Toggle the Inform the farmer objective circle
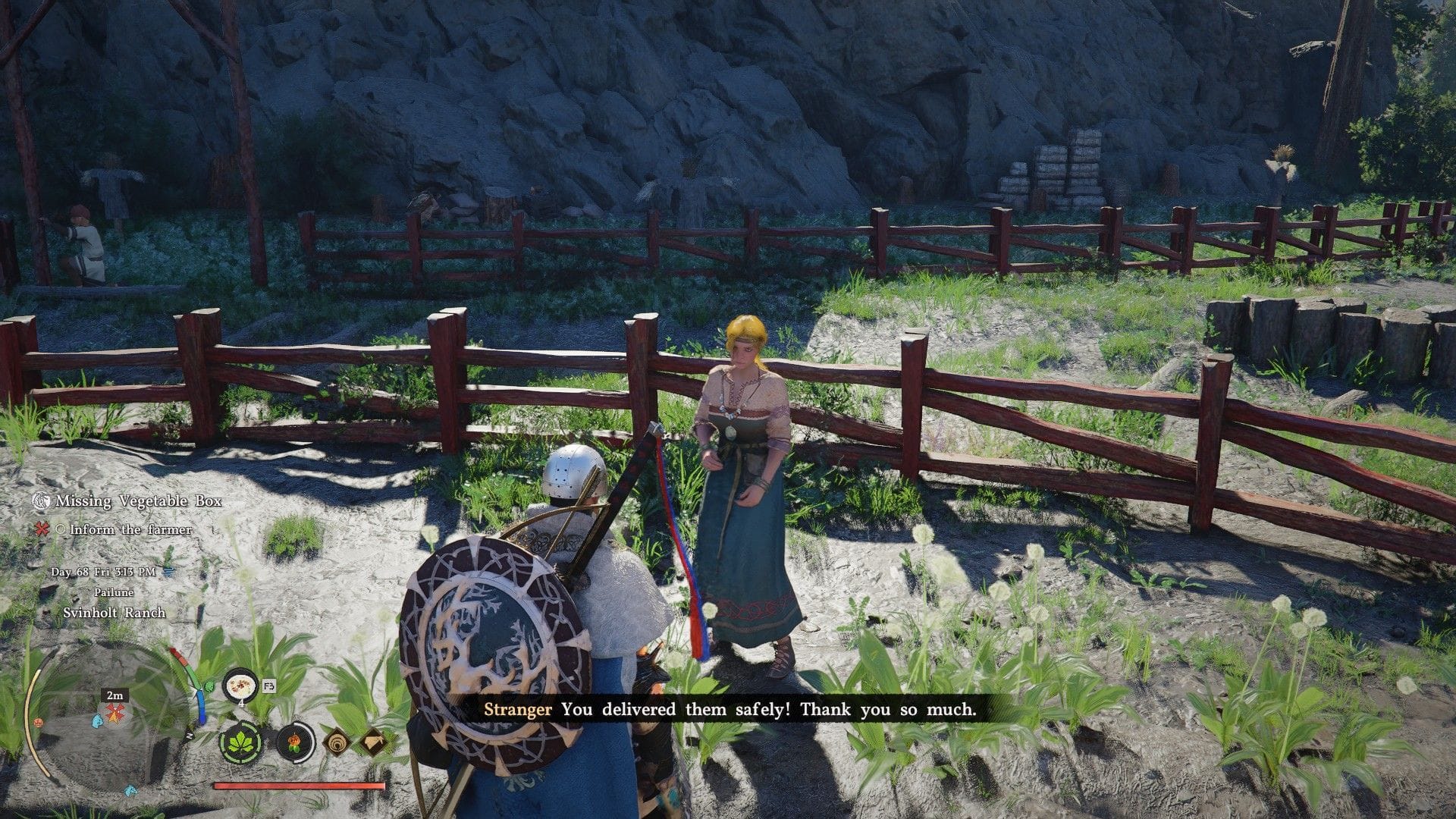 click(x=60, y=529)
